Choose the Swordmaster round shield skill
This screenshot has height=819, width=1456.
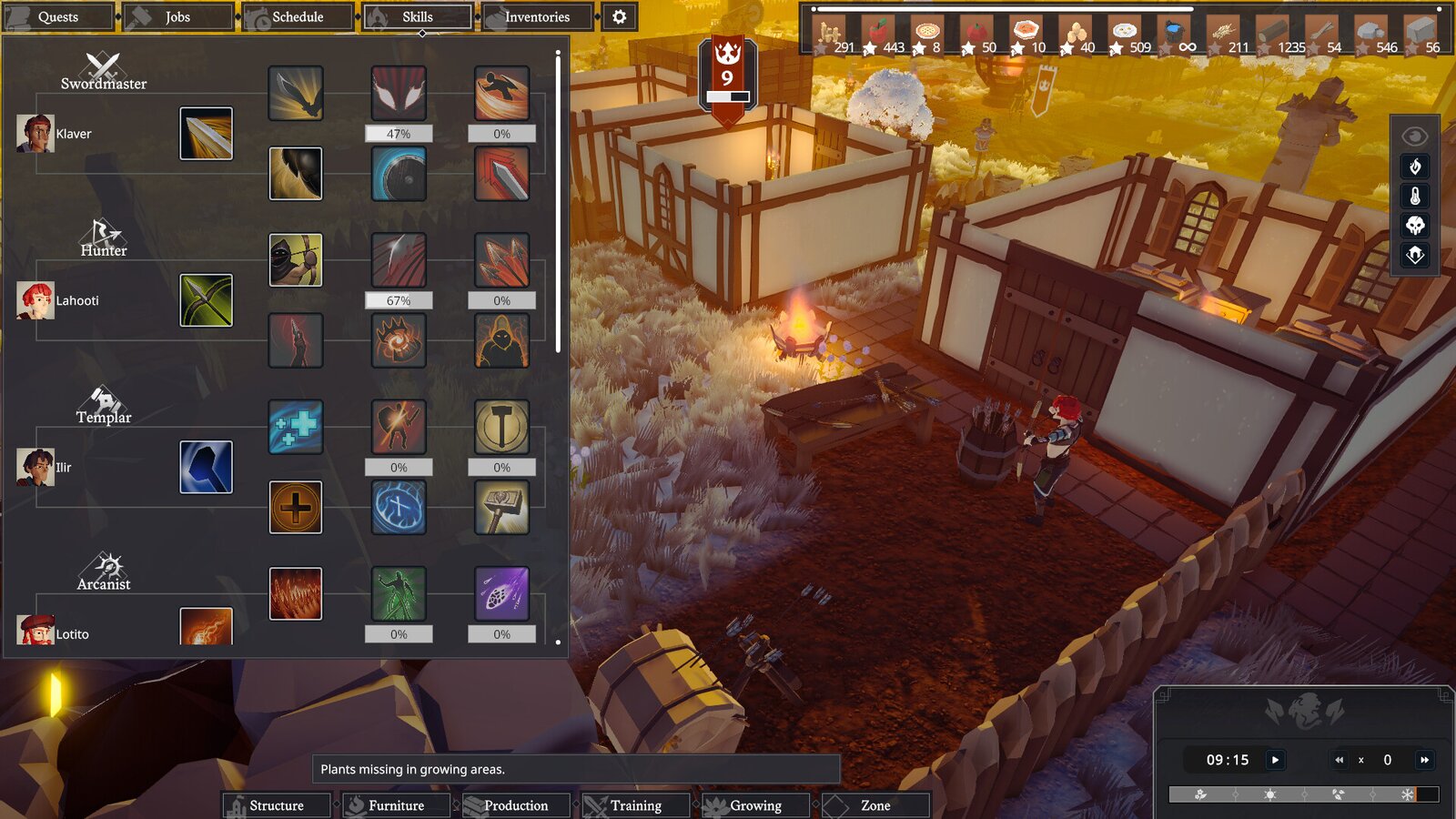(399, 174)
